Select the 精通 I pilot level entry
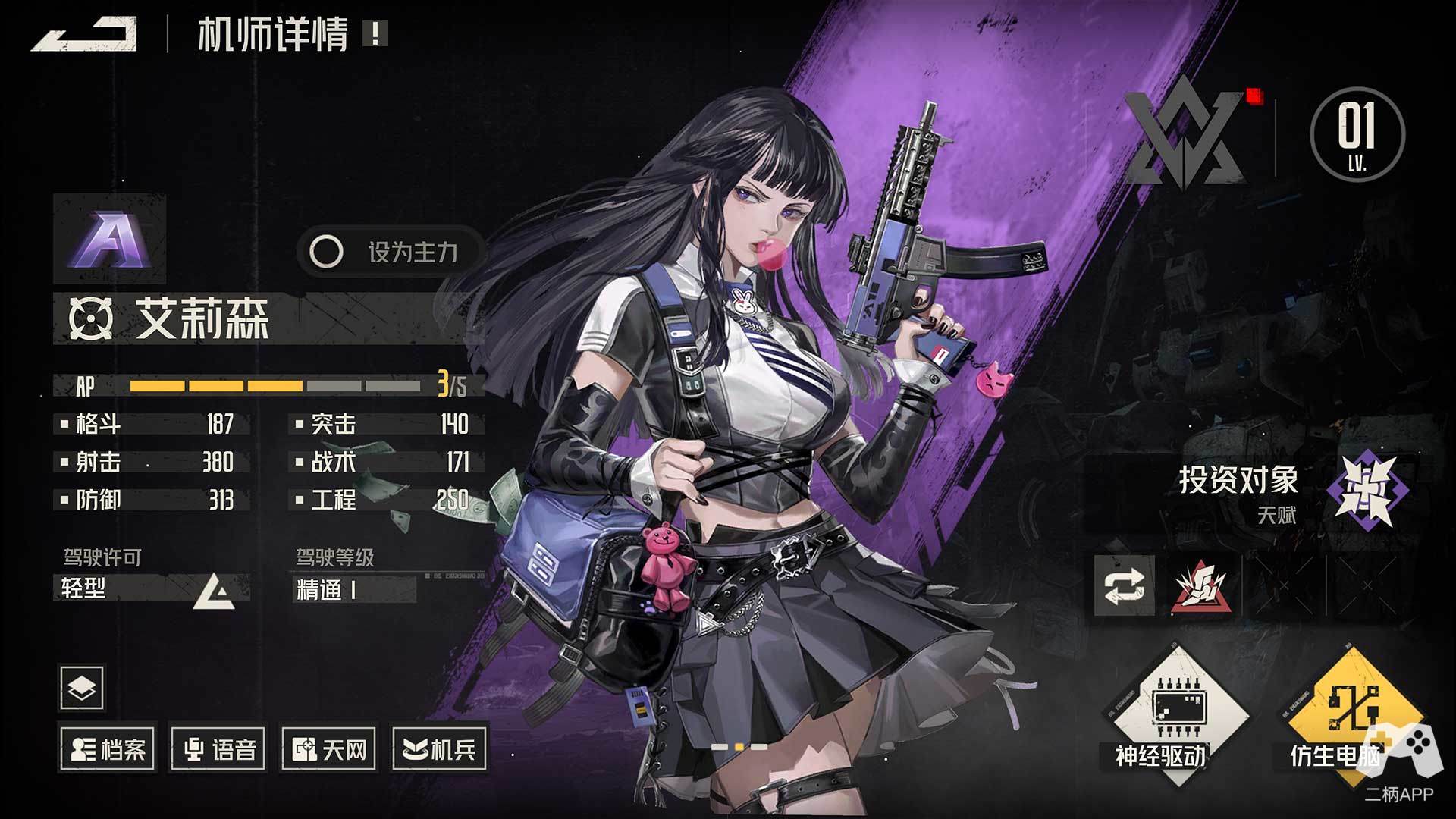Image resolution: width=1456 pixels, height=819 pixels. [353, 589]
